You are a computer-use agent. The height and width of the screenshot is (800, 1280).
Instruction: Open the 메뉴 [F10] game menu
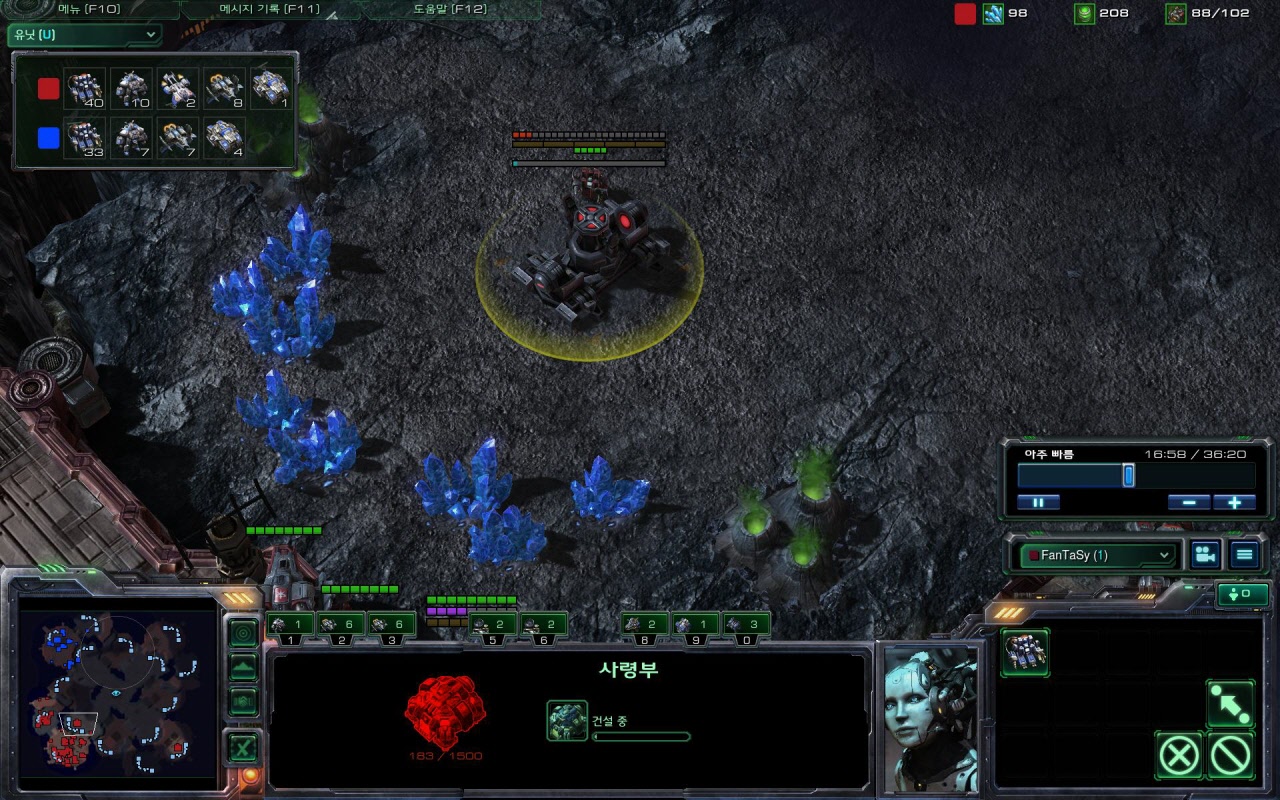pos(88,10)
